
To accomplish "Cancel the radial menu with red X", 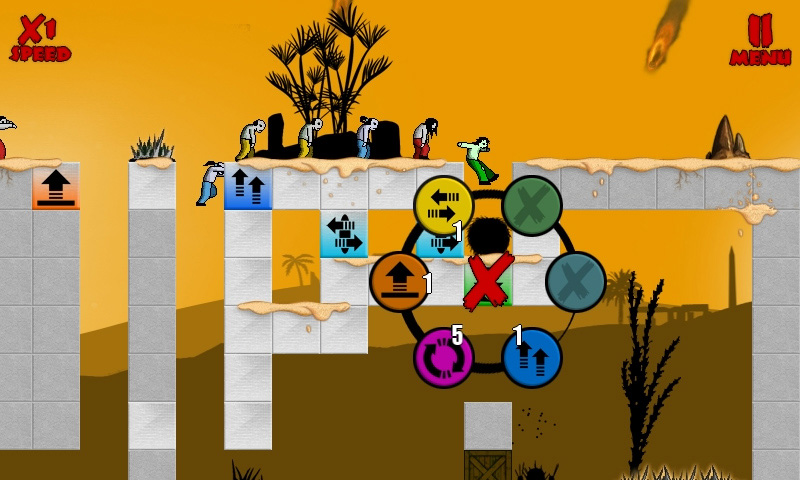I will (487, 281).
